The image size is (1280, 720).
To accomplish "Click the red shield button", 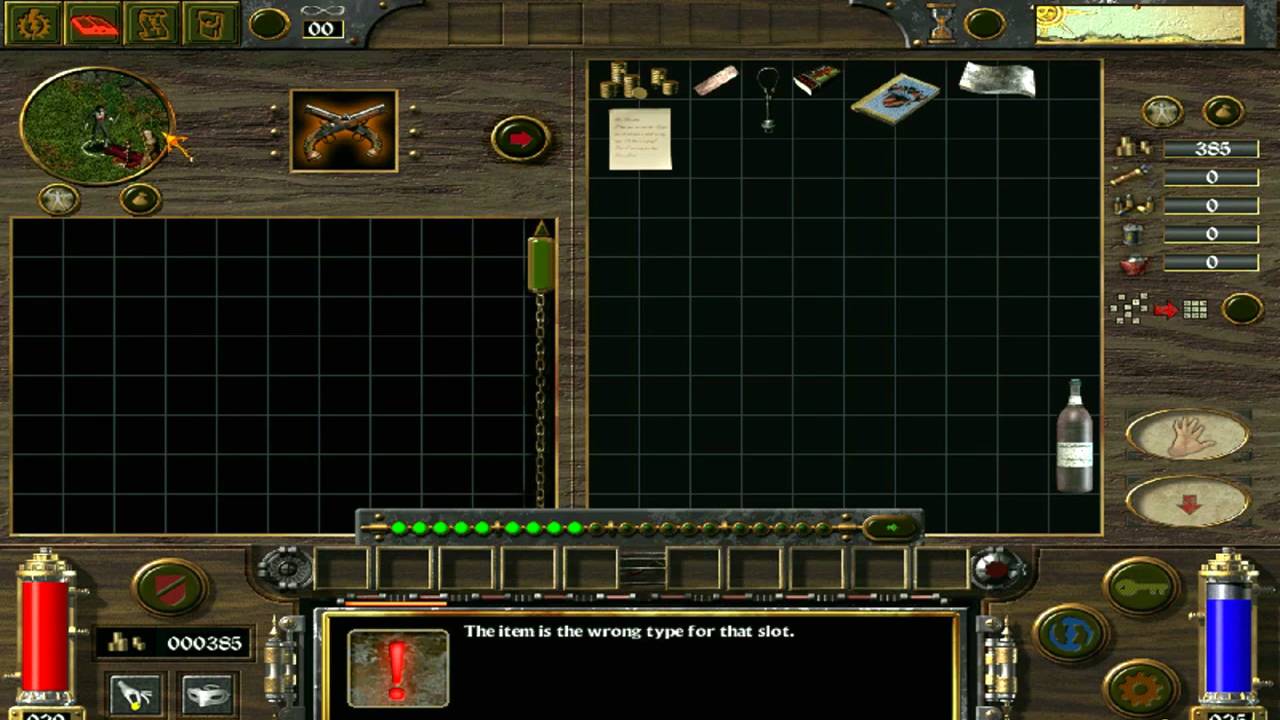I will pos(170,586).
